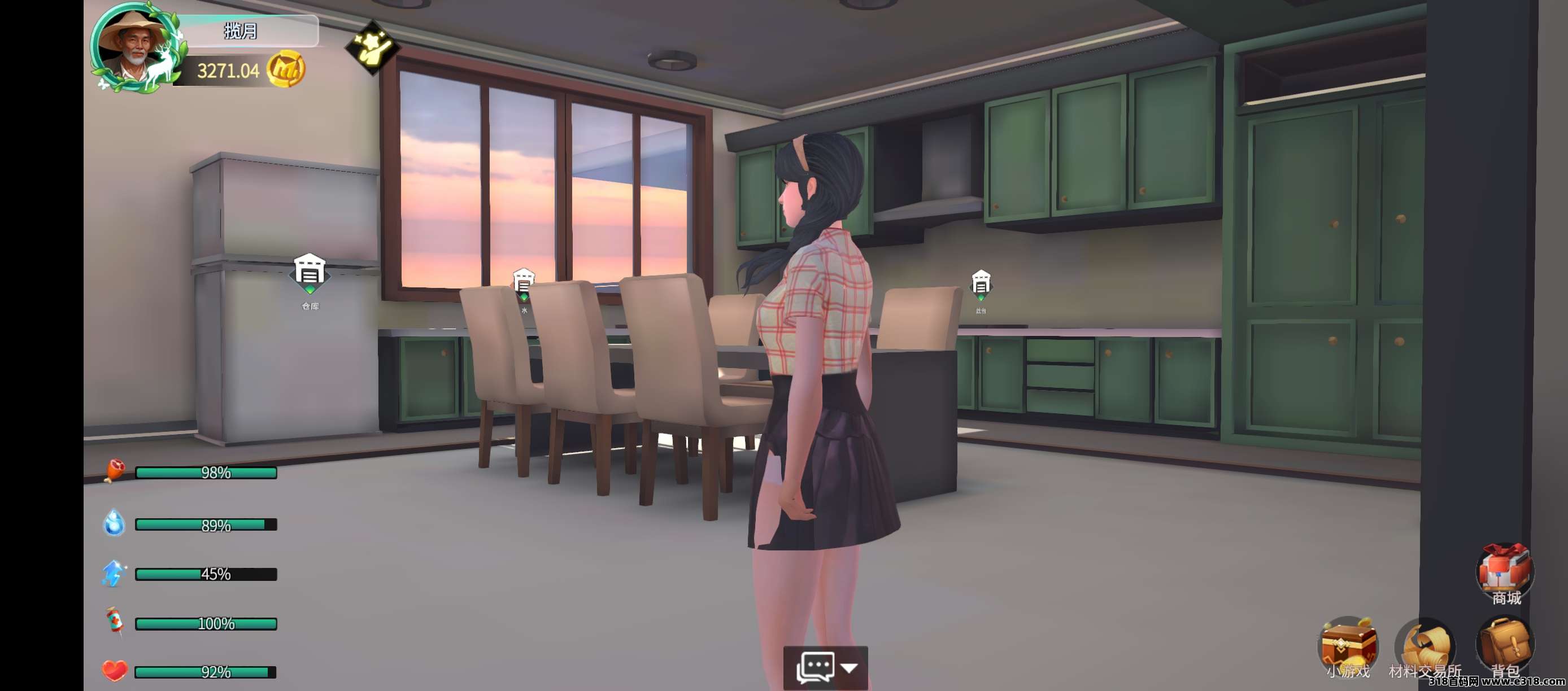
Task: Select the 水 water marker
Action: (x=524, y=285)
